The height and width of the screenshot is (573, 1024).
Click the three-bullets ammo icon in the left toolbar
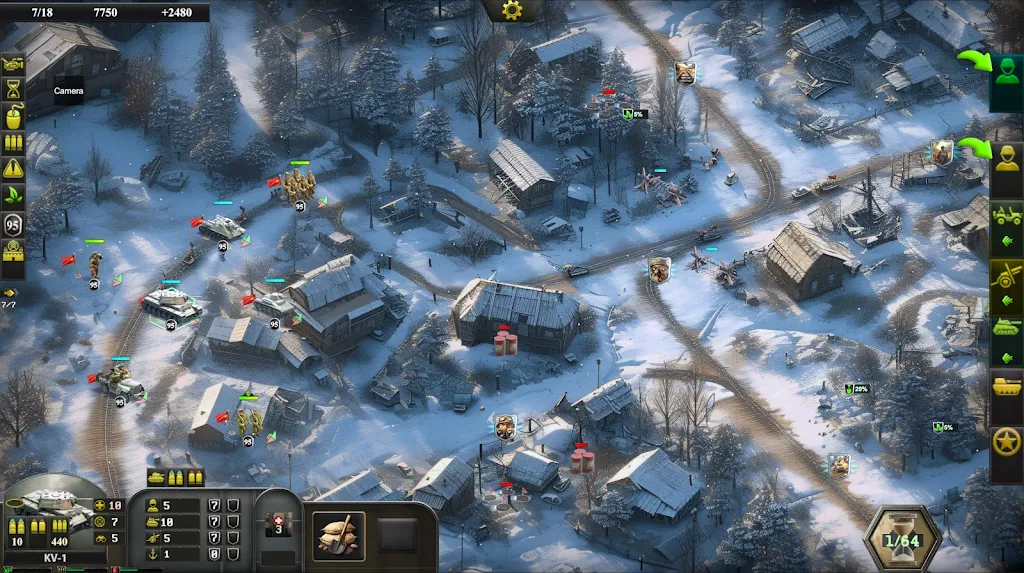pos(14,143)
